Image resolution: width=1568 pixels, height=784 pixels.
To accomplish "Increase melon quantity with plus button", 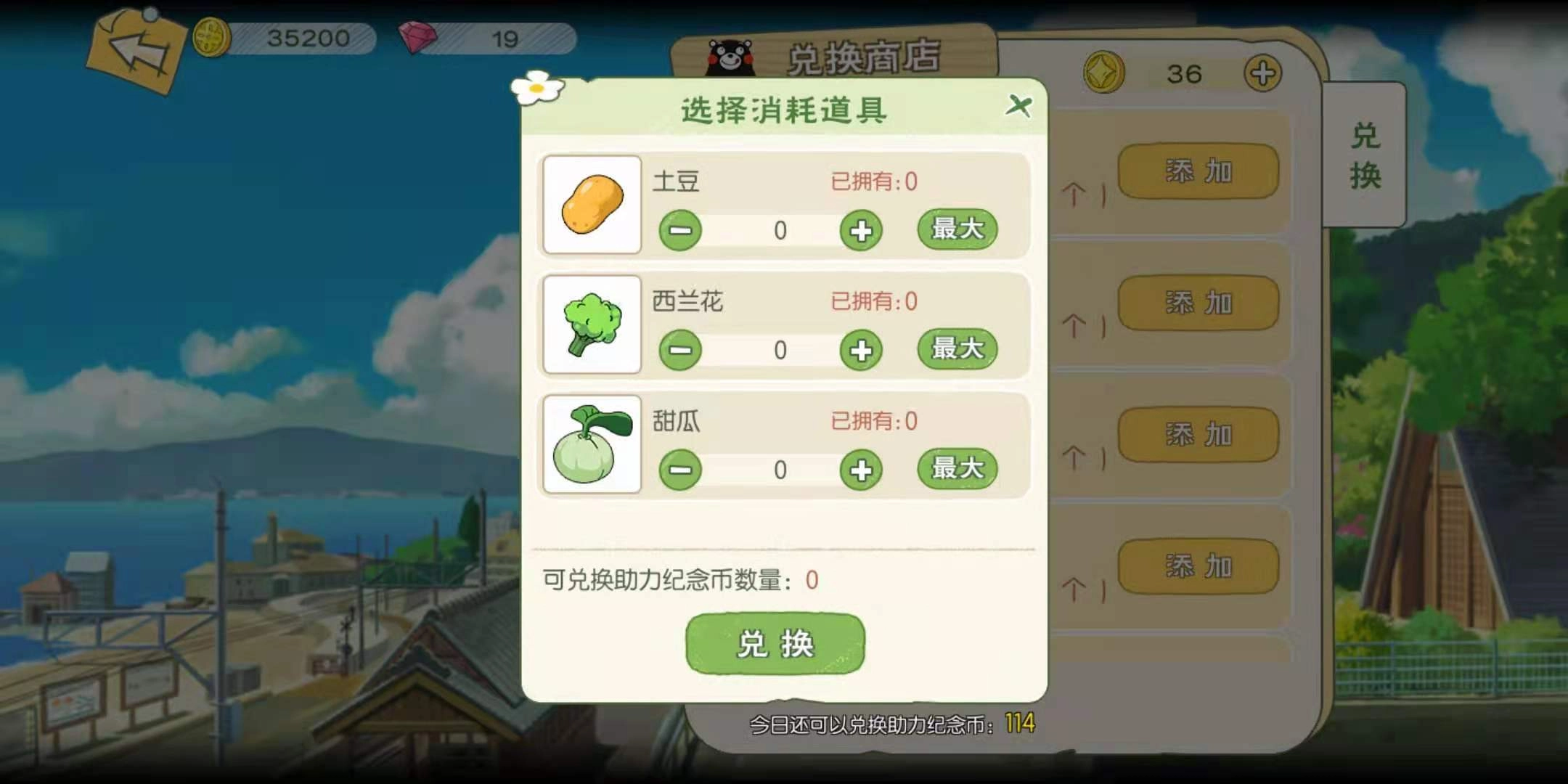I will (x=860, y=470).
